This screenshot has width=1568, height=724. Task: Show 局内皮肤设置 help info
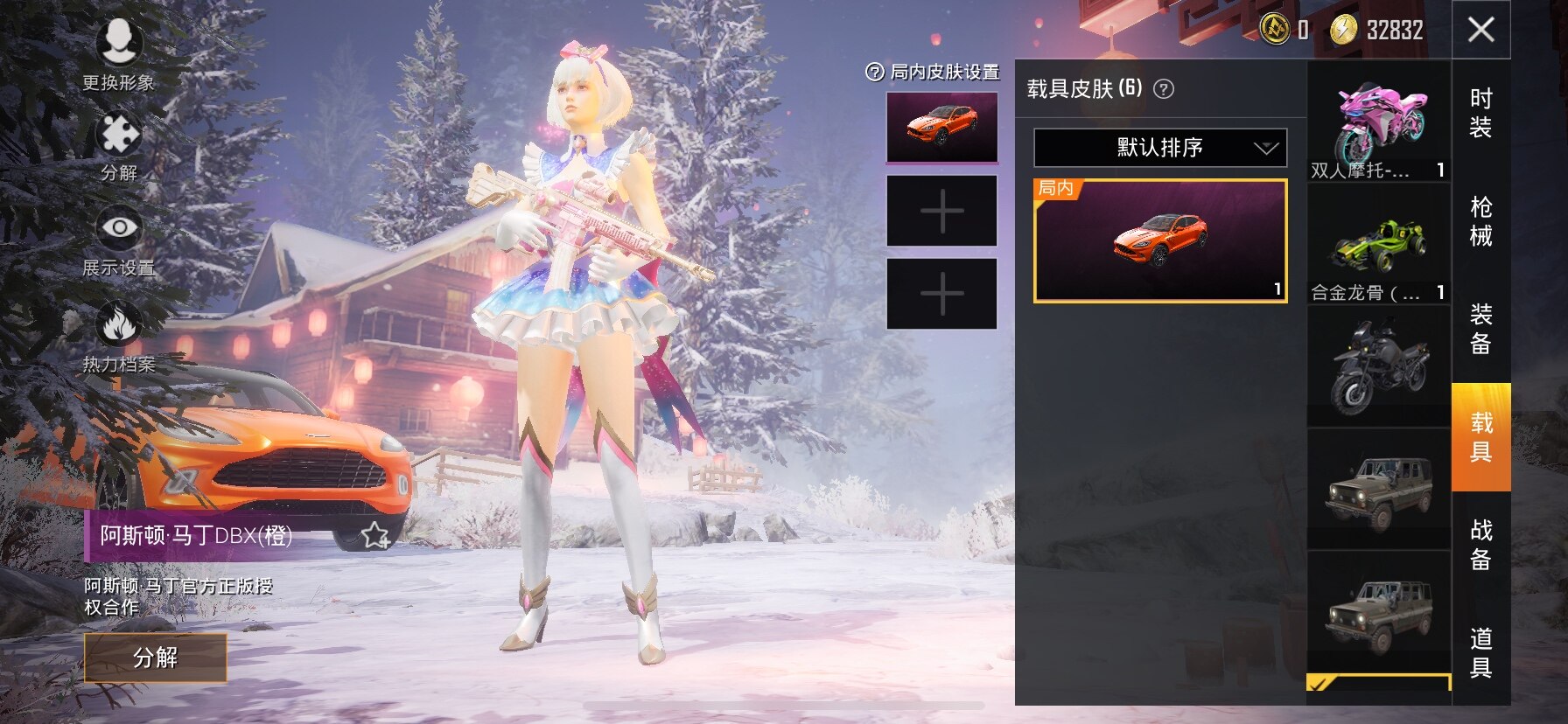pyautogui.click(x=874, y=73)
